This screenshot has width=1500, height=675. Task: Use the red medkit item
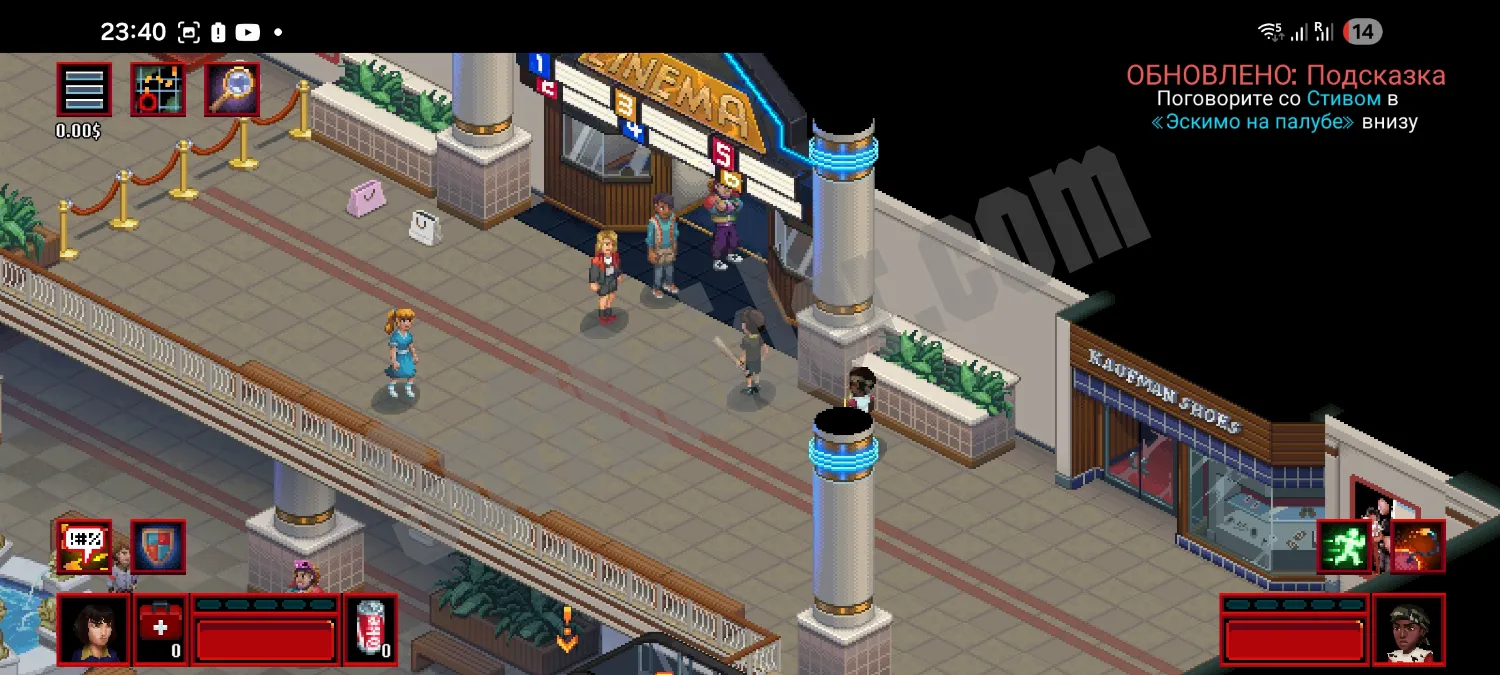click(x=160, y=629)
